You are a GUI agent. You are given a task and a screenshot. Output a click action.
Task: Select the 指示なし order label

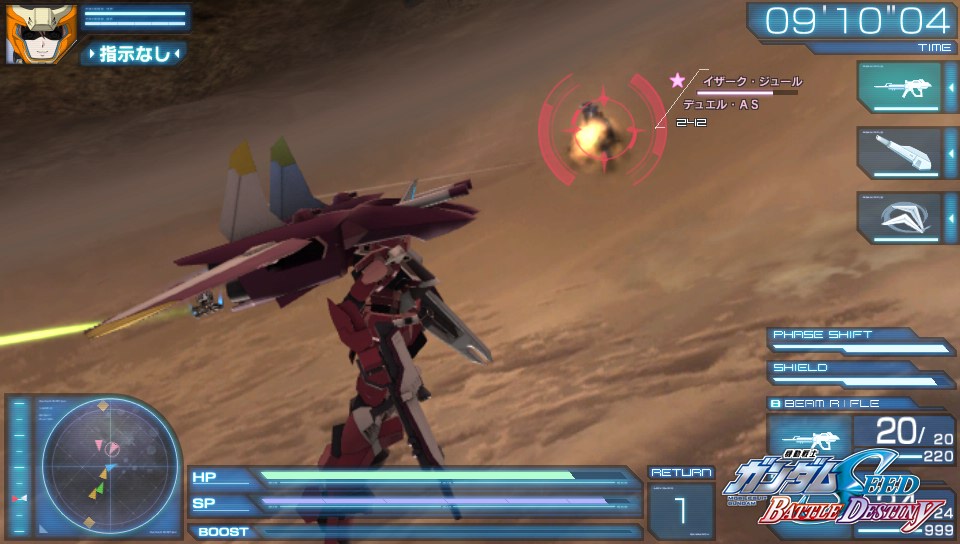click(x=134, y=54)
